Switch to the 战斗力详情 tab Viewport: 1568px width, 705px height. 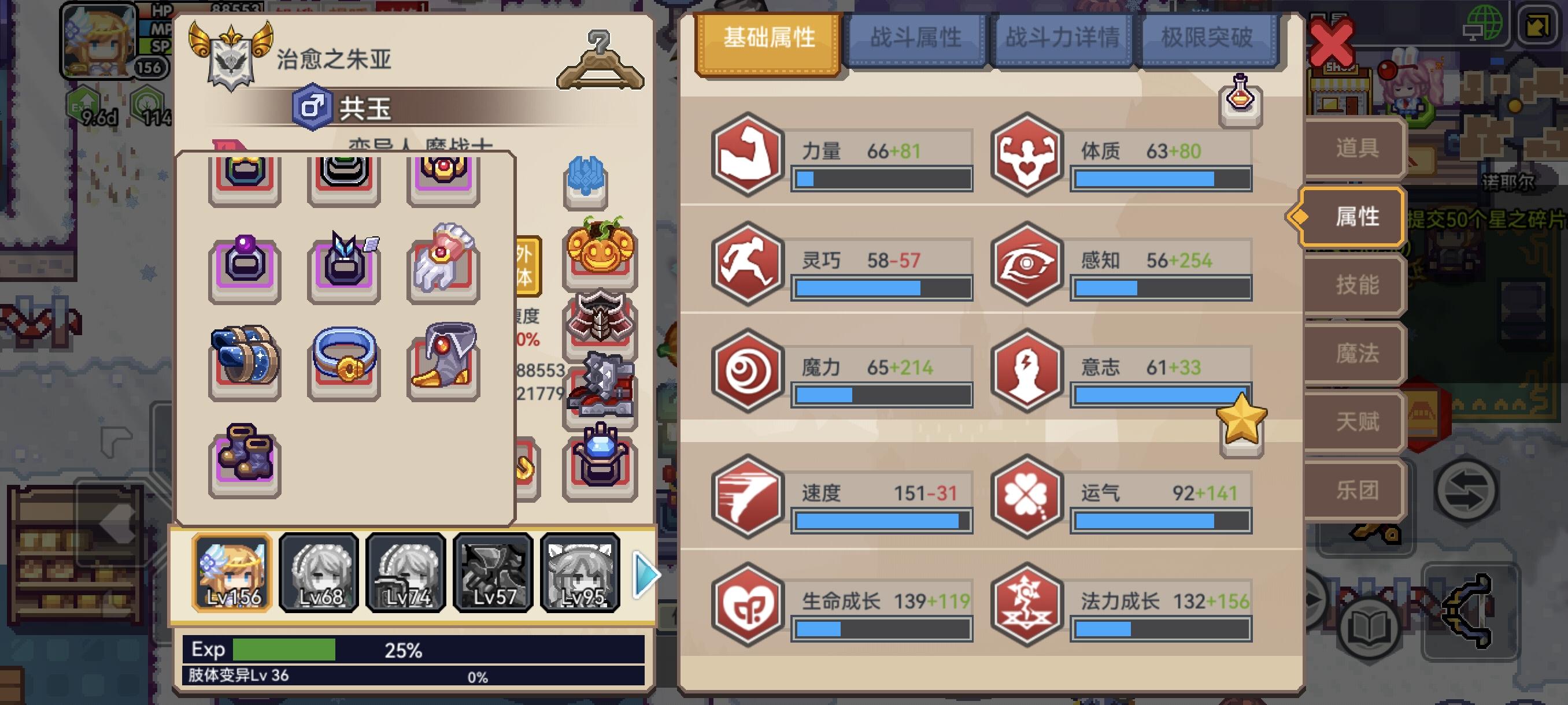(x=1063, y=38)
